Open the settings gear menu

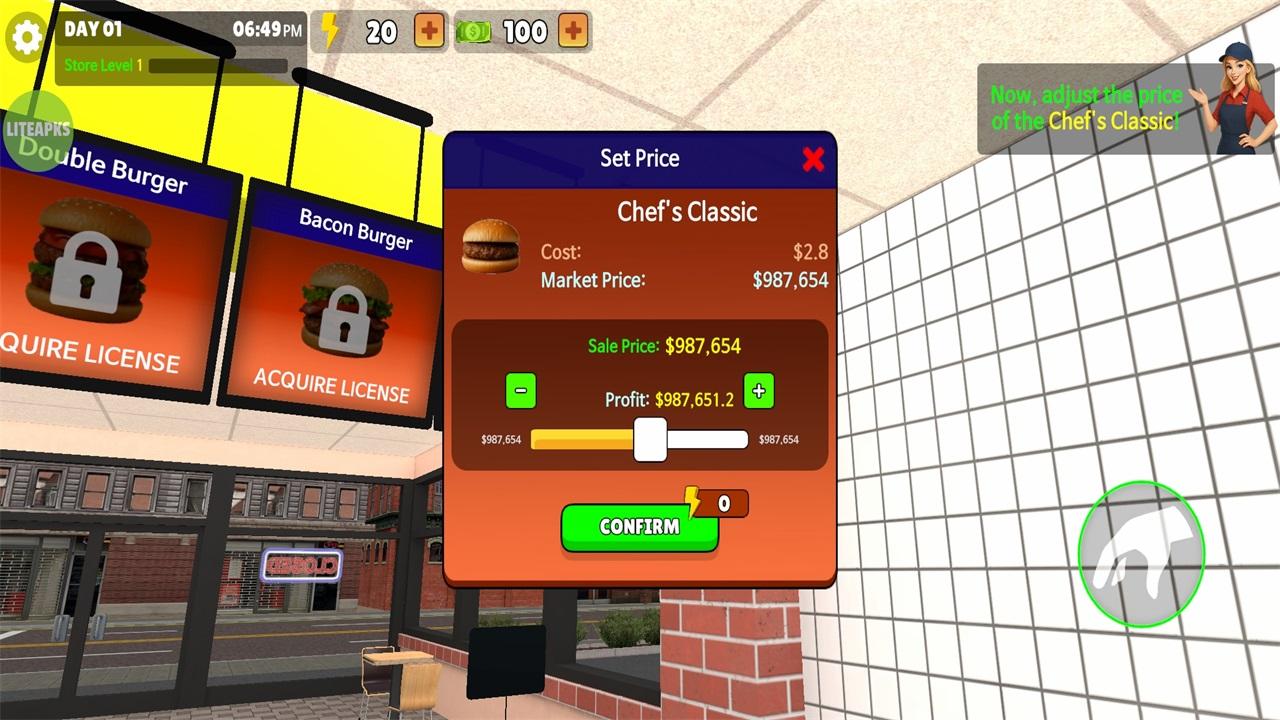(x=27, y=37)
